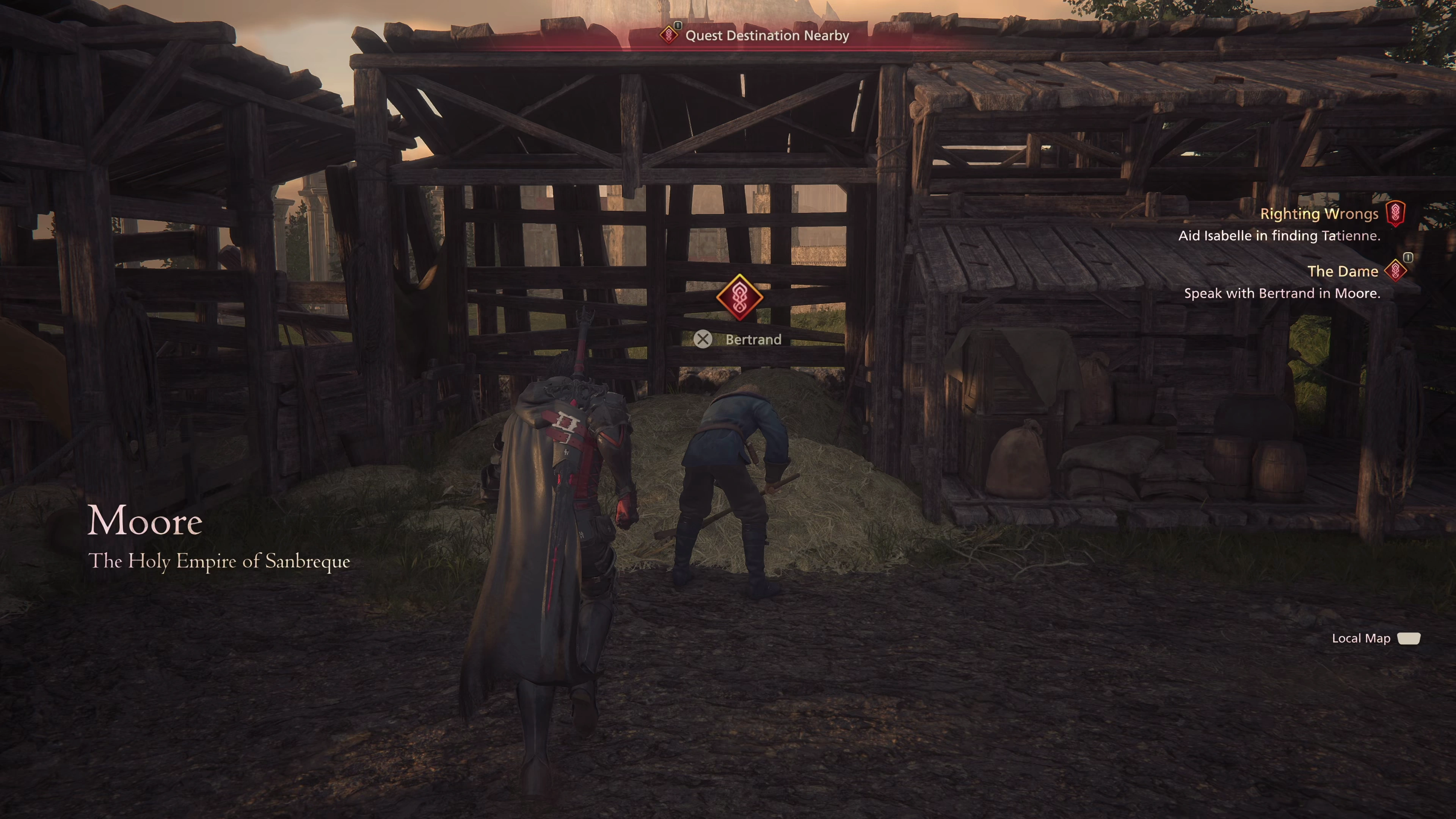Image resolution: width=1456 pixels, height=819 pixels.
Task: Select The Dame quest tracker entry
Action: coord(1342,272)
